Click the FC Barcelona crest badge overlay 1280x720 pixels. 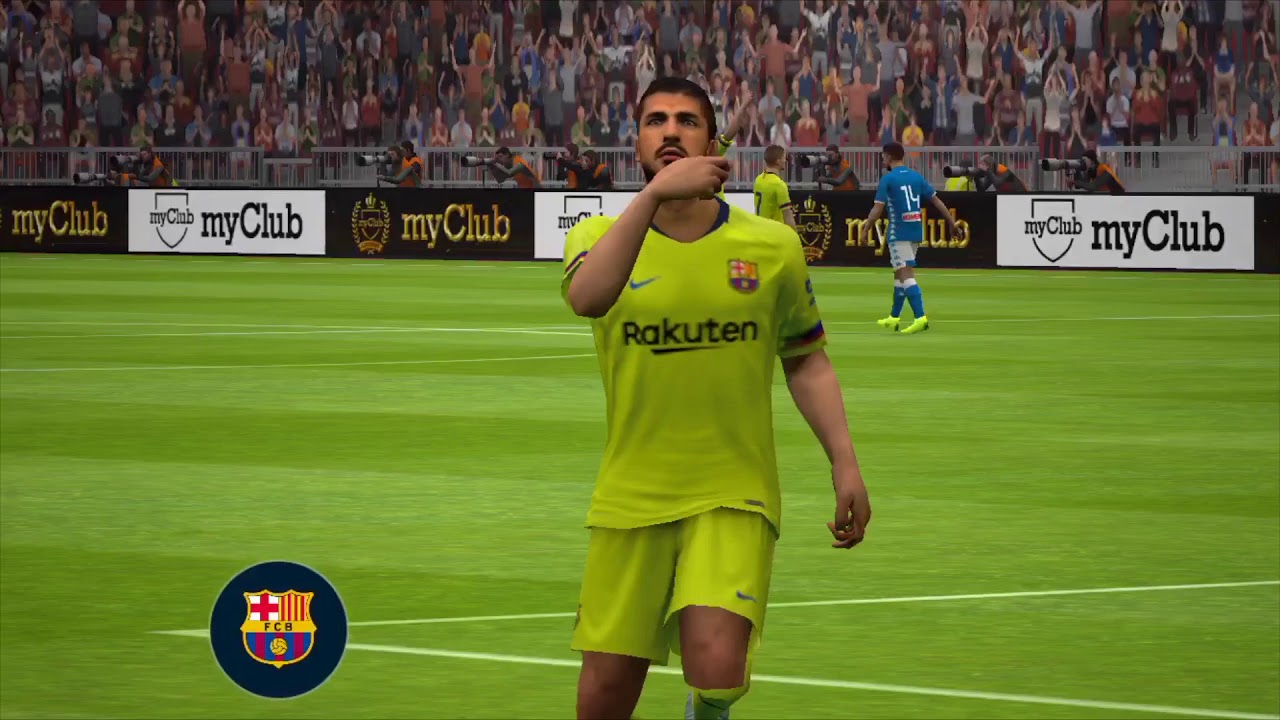[x=278, y=629]
